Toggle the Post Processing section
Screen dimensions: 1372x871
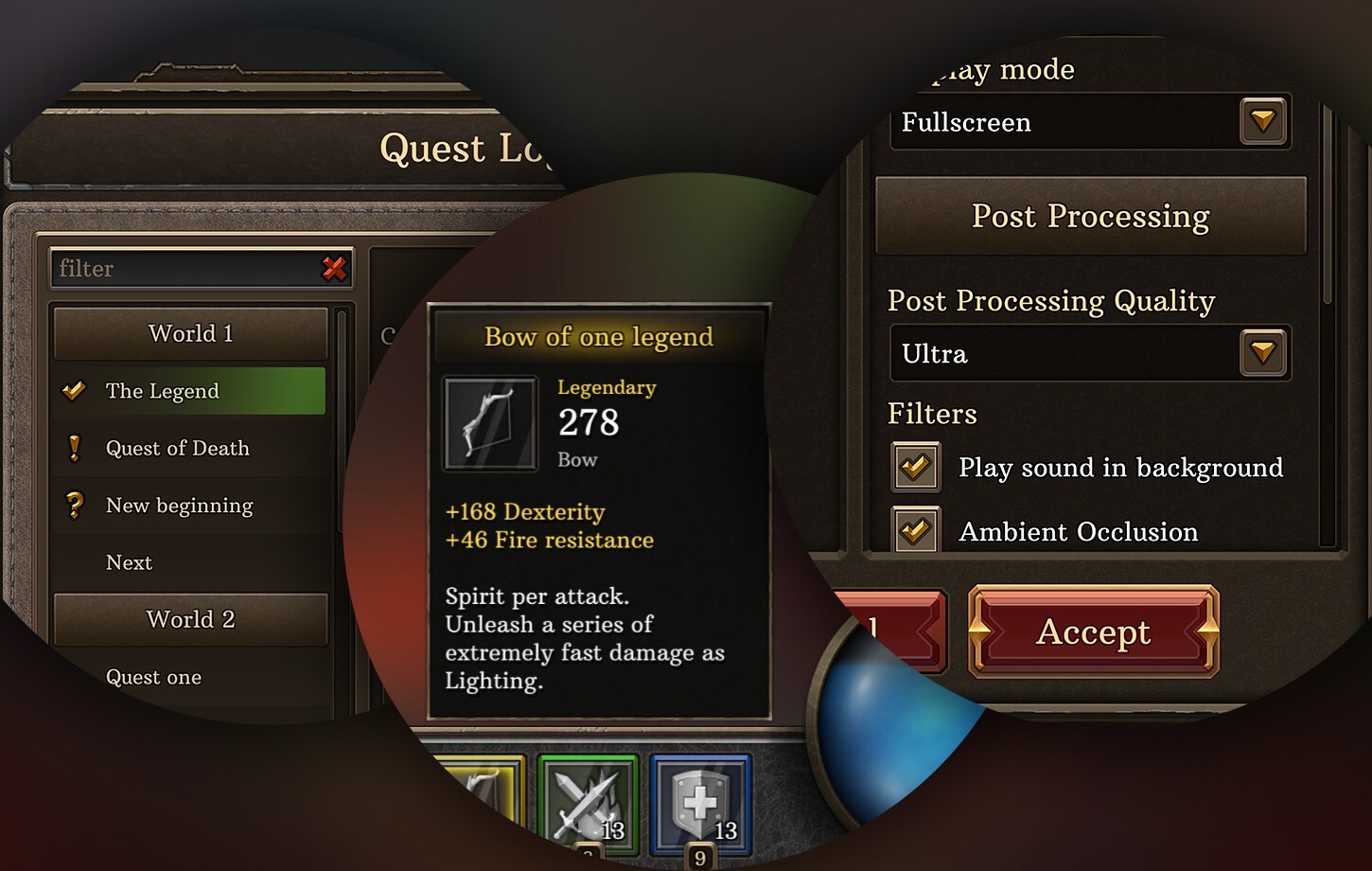pyautogui.click(x=1090, y=216)
